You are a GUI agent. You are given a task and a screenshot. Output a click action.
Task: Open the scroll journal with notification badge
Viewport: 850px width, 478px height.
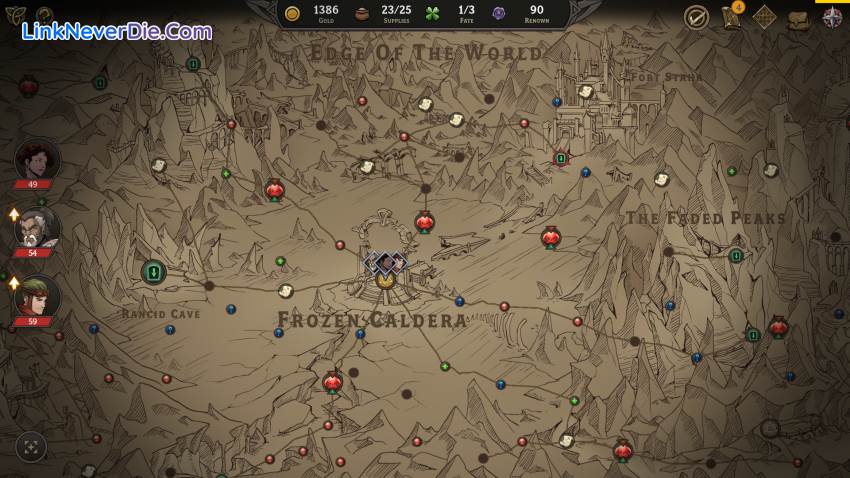coord(731,17)
